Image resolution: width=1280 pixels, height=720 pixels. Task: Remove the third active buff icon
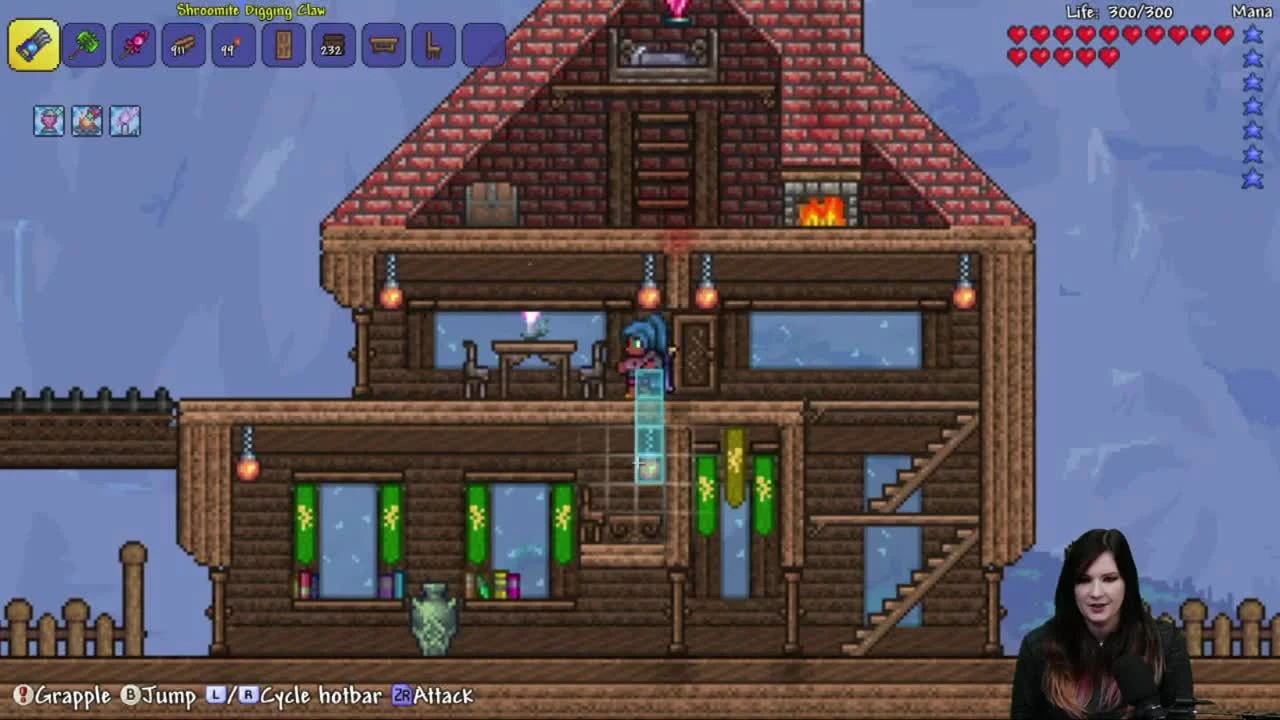124,120
